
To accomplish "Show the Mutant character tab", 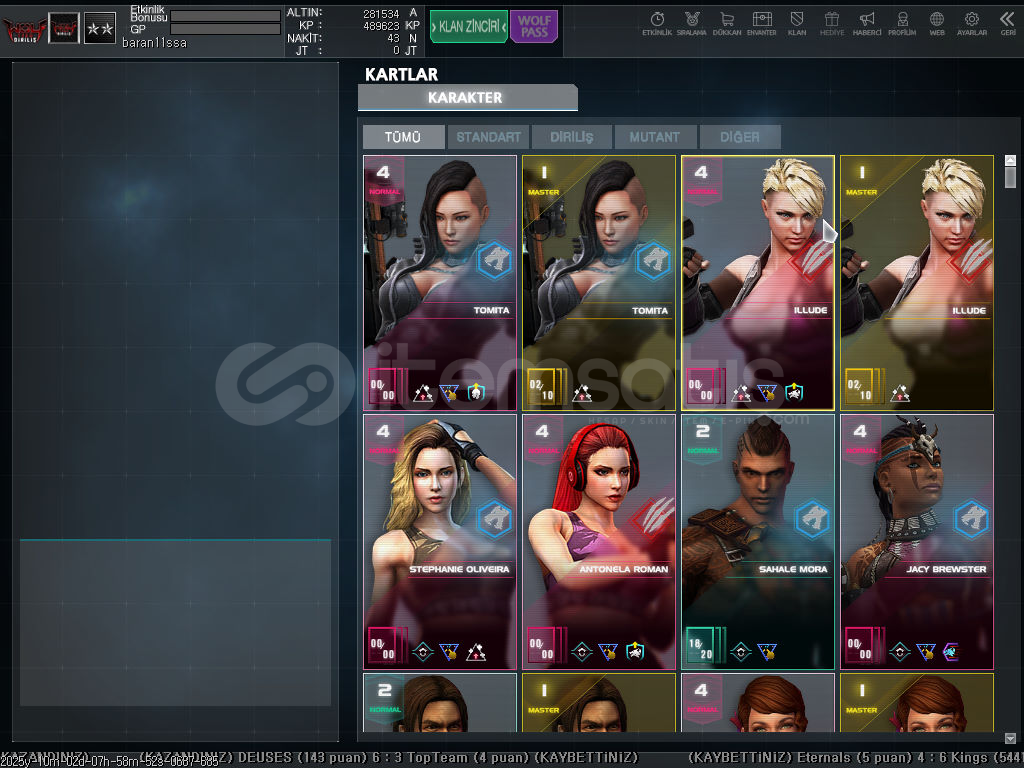I will (654, 137).
